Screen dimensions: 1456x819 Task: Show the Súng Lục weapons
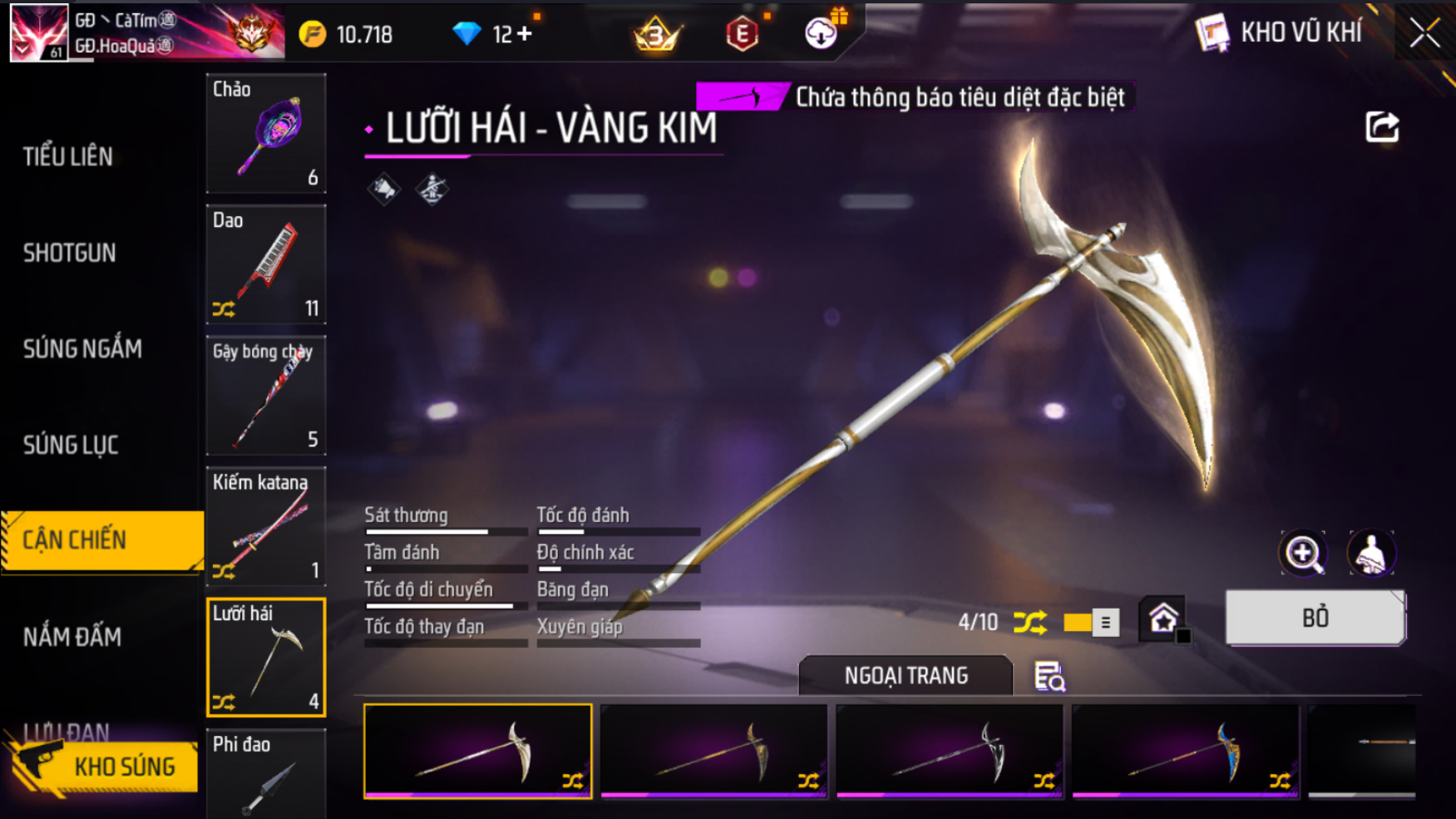click(x=71, y=445)
